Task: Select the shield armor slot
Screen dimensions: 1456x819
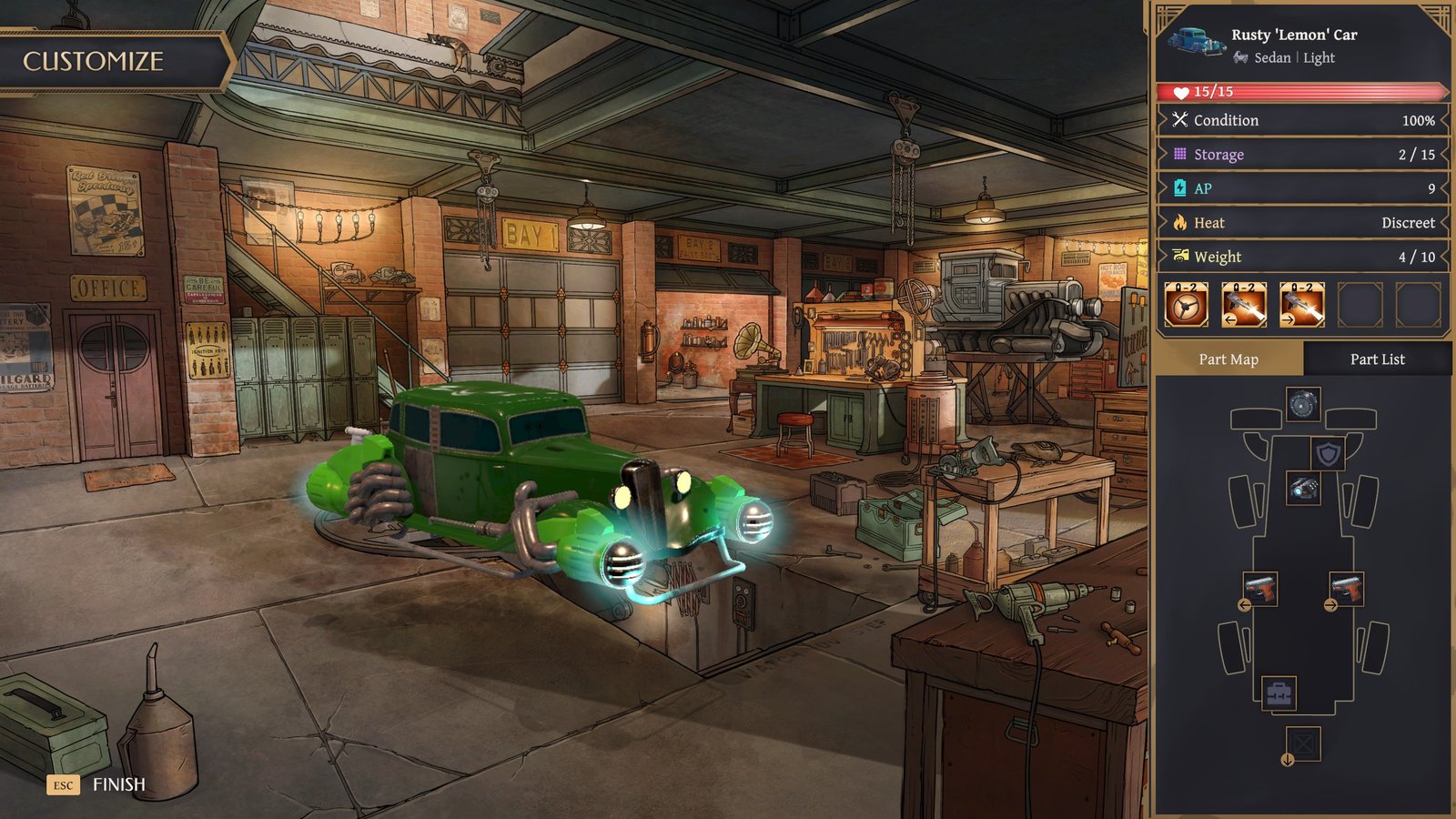Action: 1328,452
